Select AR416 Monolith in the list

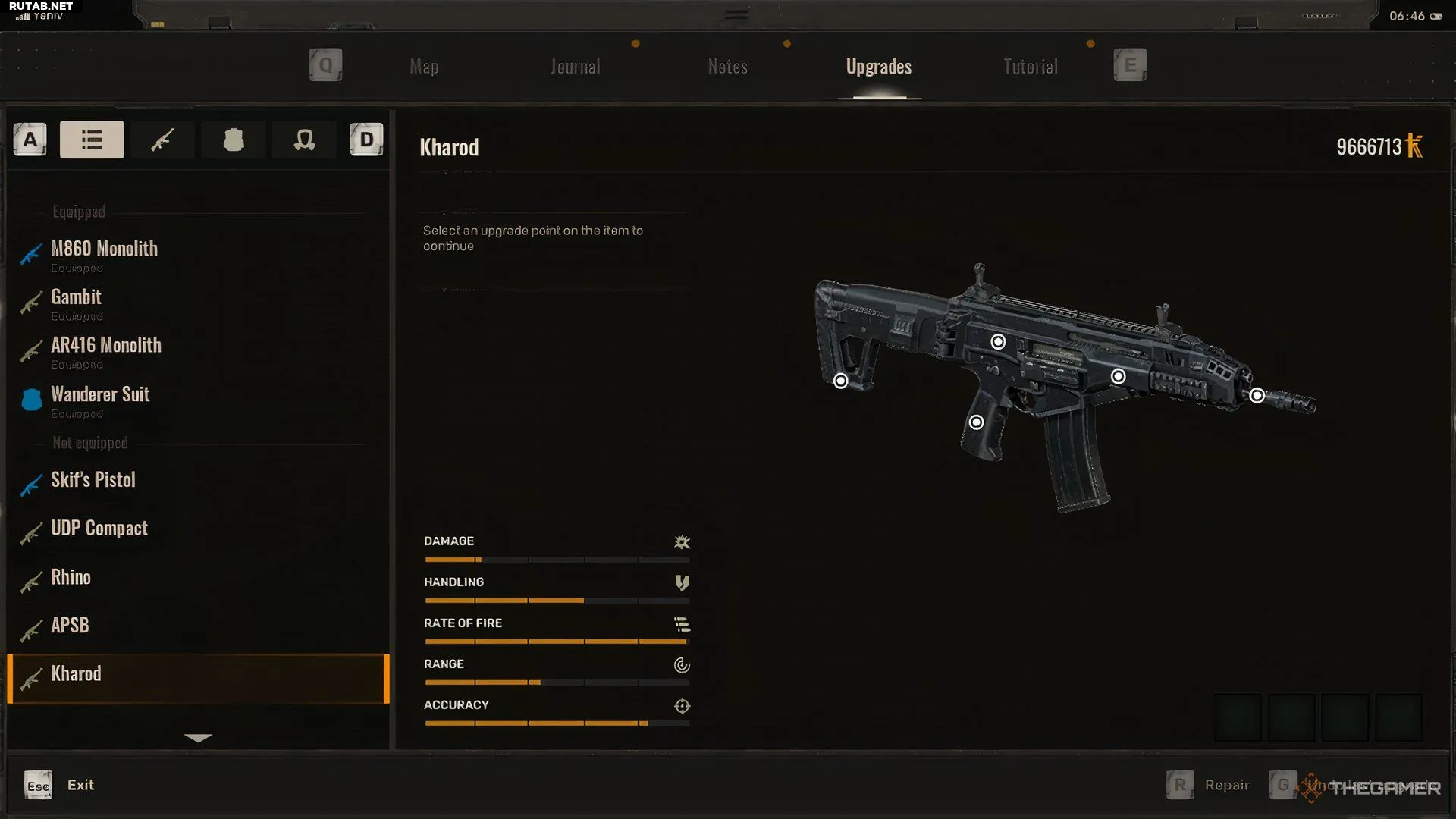pyautogui.click(x=106, y=346)
